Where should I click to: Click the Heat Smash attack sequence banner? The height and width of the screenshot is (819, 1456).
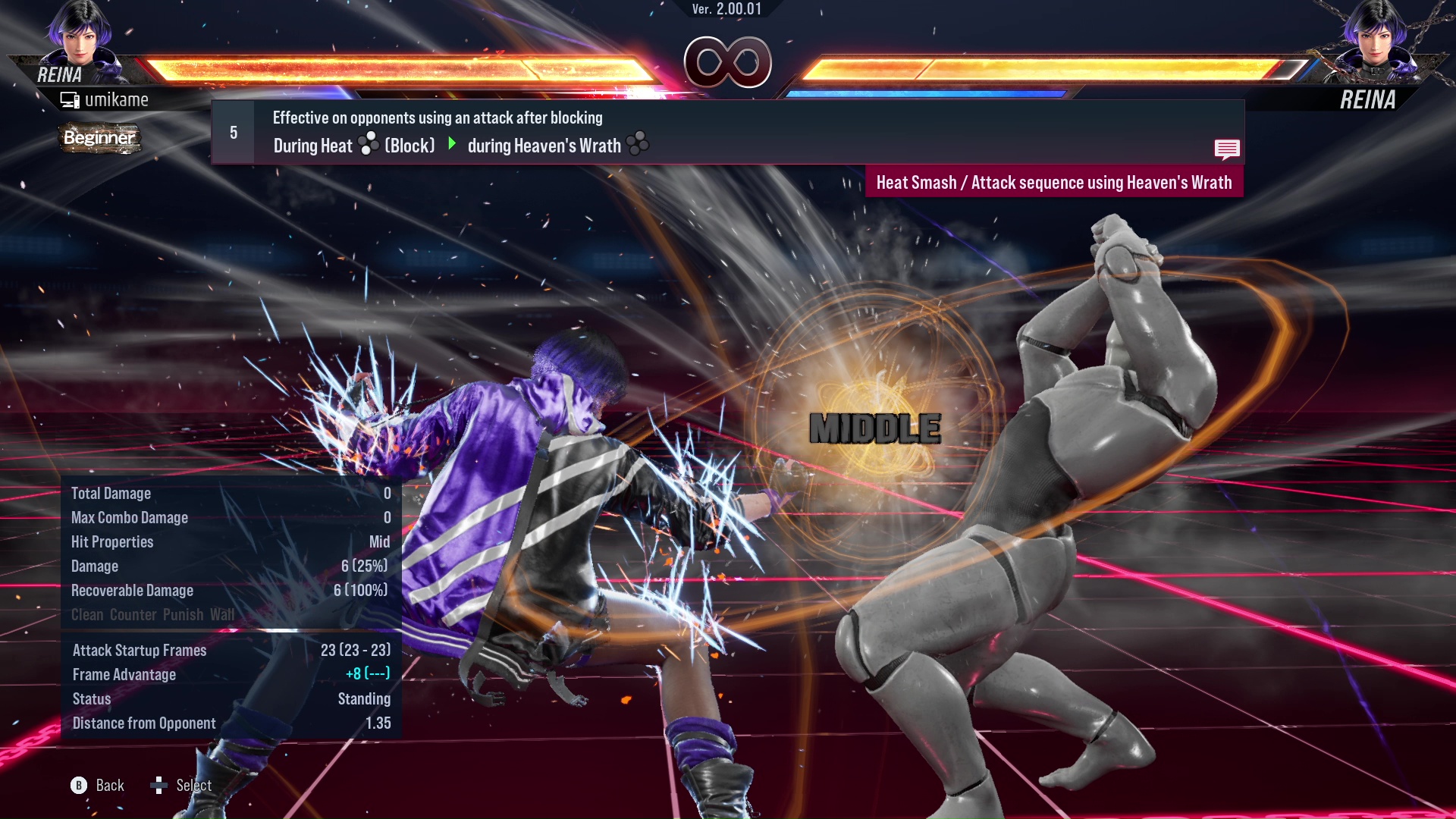(x=1055, y=182)
